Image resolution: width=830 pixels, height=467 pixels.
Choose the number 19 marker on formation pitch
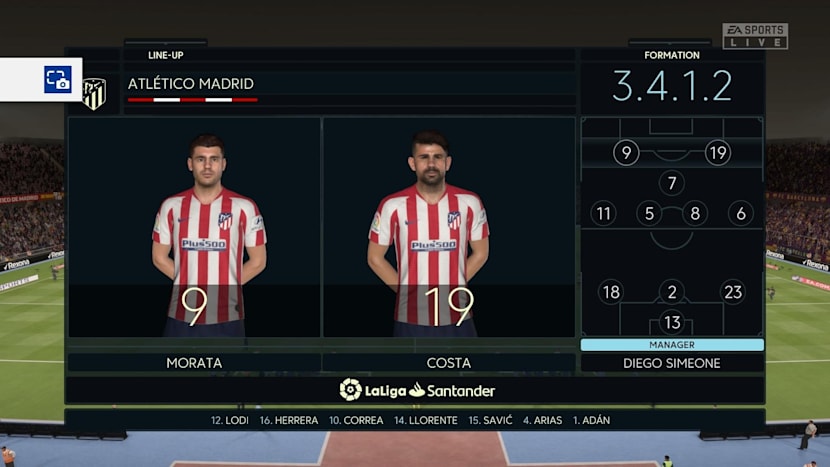point(717,153)
